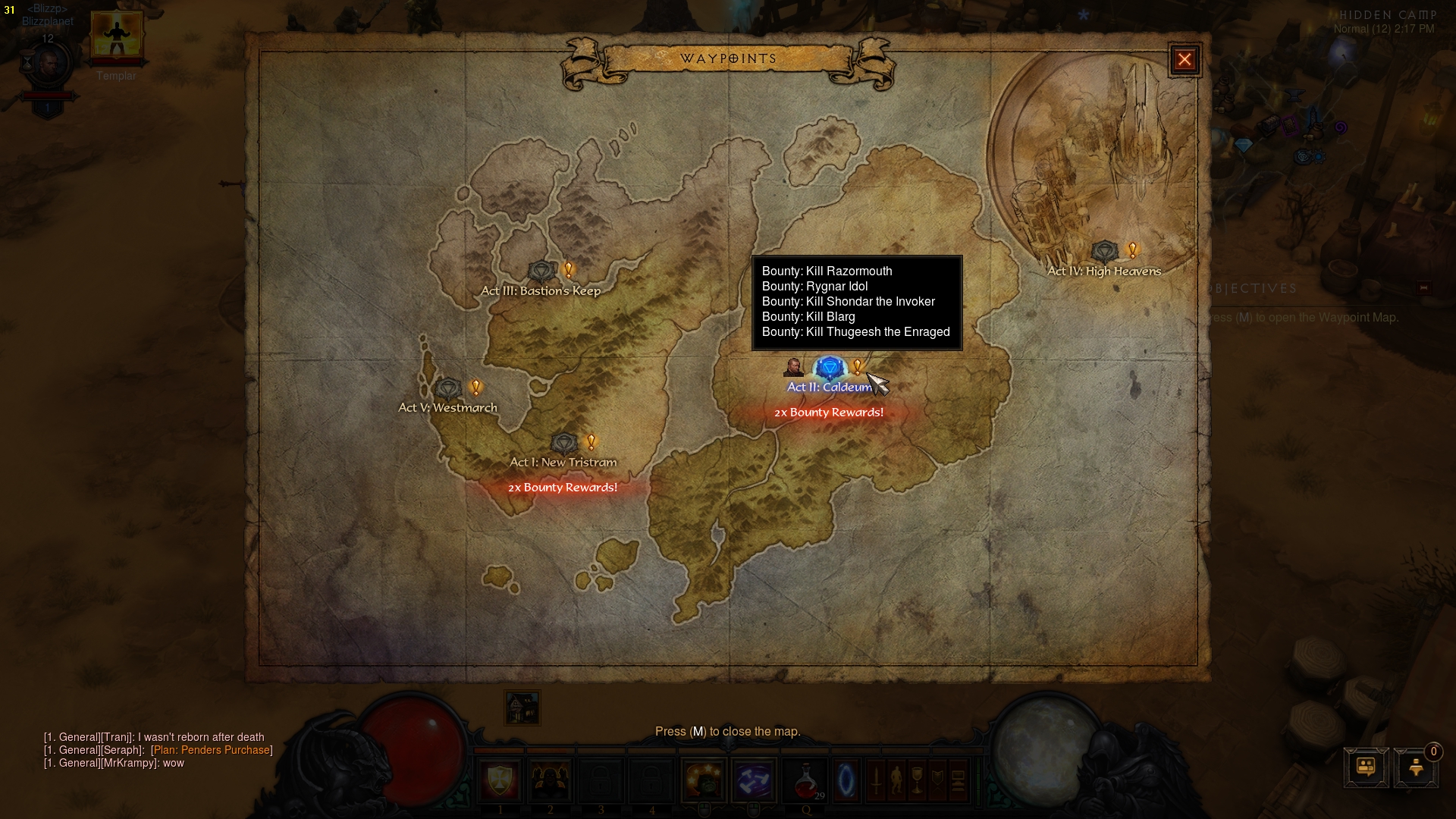1456x819 pixels.
Task: Select the Act V: Westmarch waypoint
Action: click(x=449, y=389)
